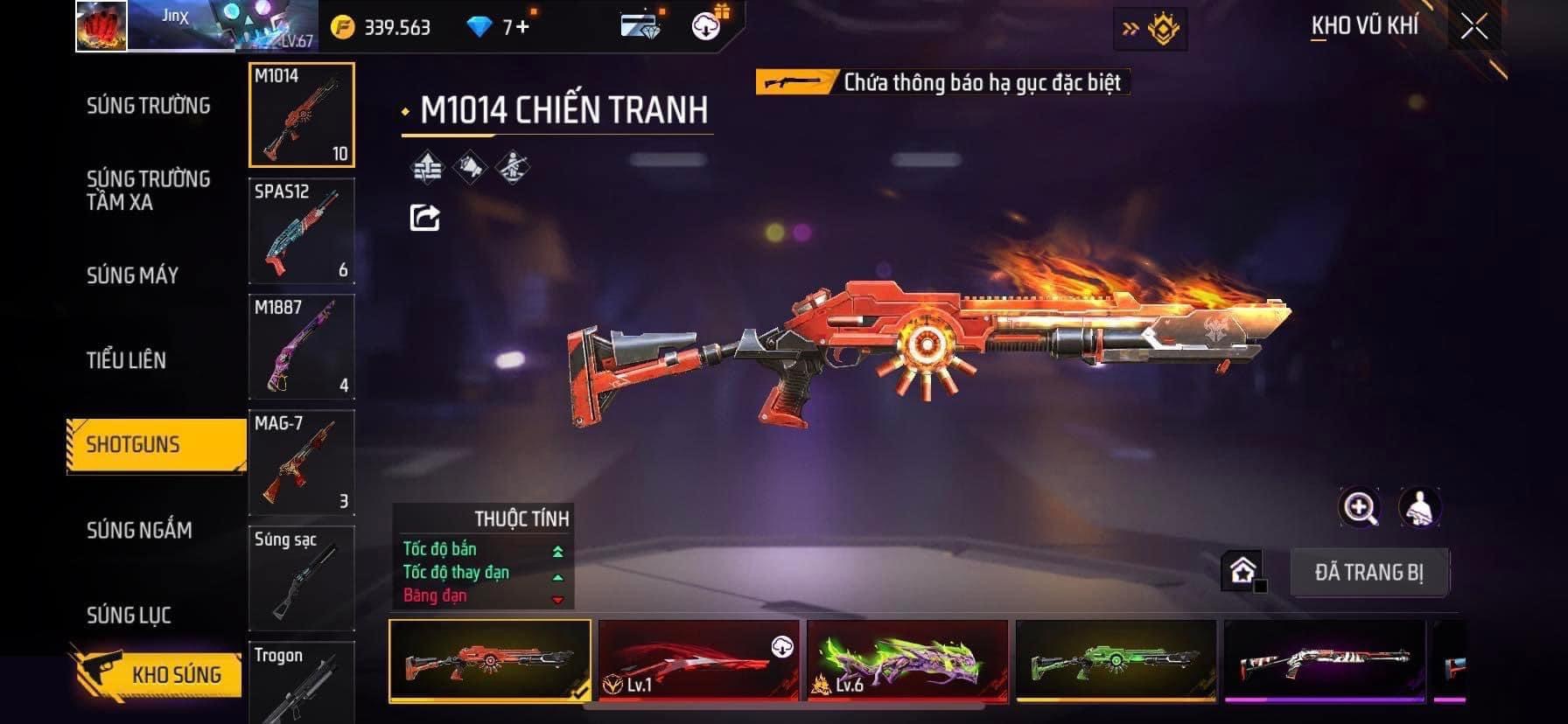Viewport: 1568px width, 724px height.
Task: Switch to the SÚNG TRƯỜNG category
Action: click(x=148, y=106)
